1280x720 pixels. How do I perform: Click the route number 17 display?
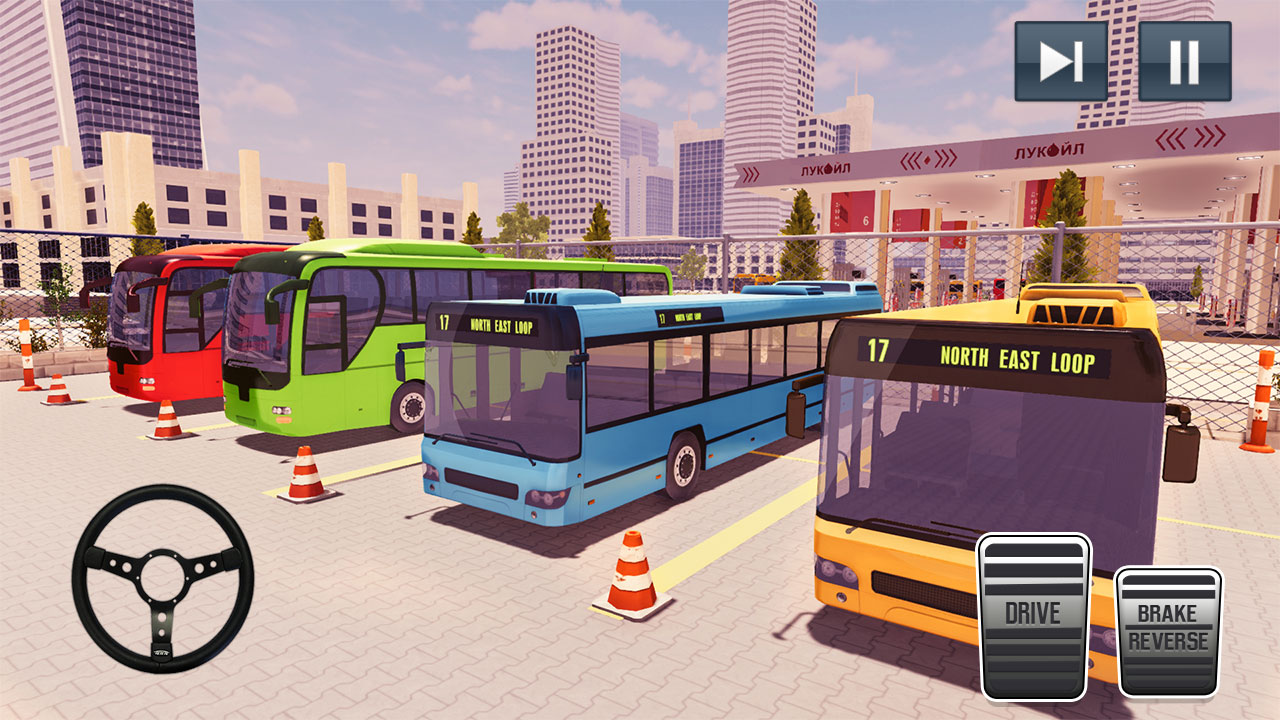point(877,352)
